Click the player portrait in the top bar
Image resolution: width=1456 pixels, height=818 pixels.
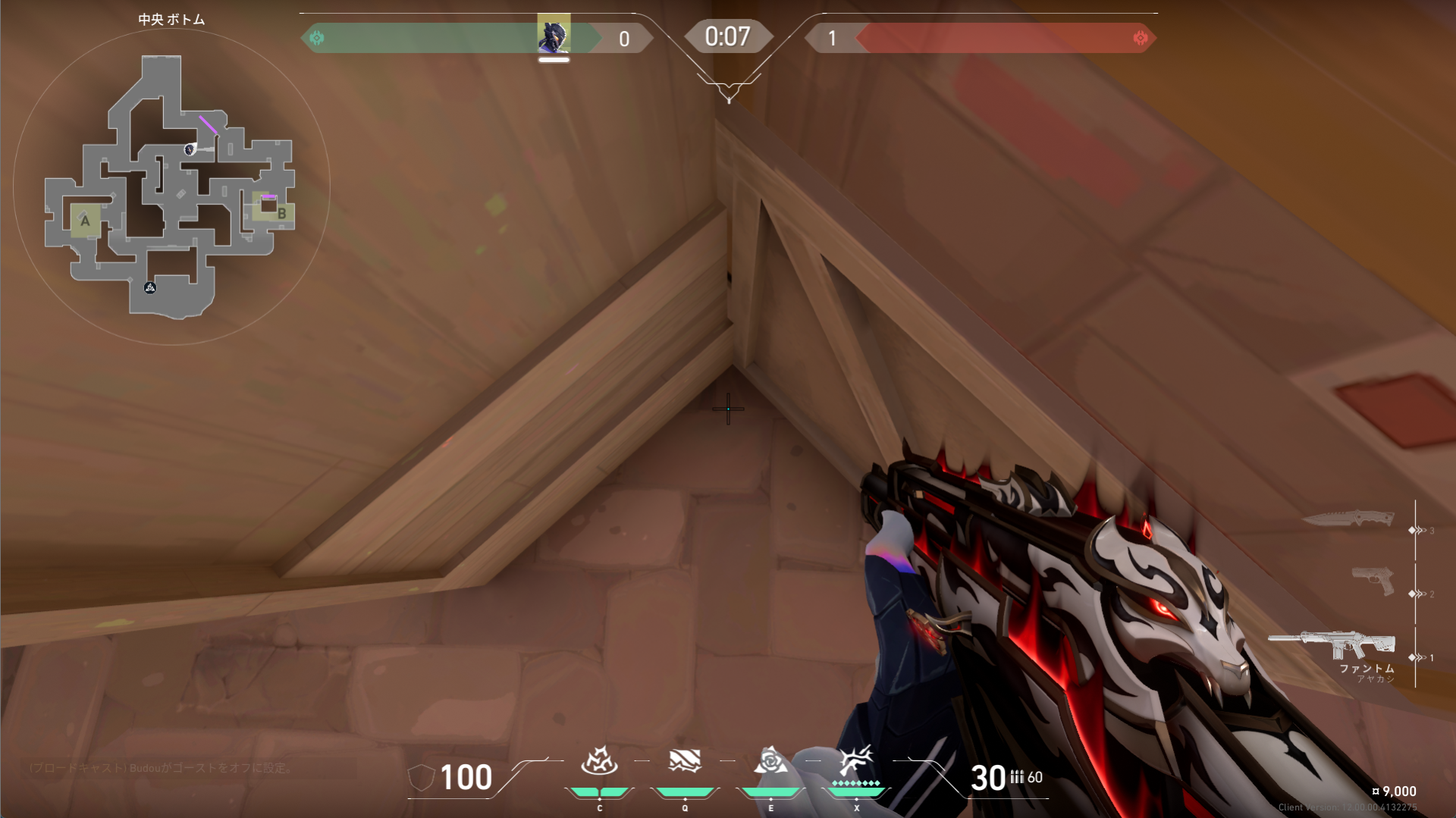[554, 35]
